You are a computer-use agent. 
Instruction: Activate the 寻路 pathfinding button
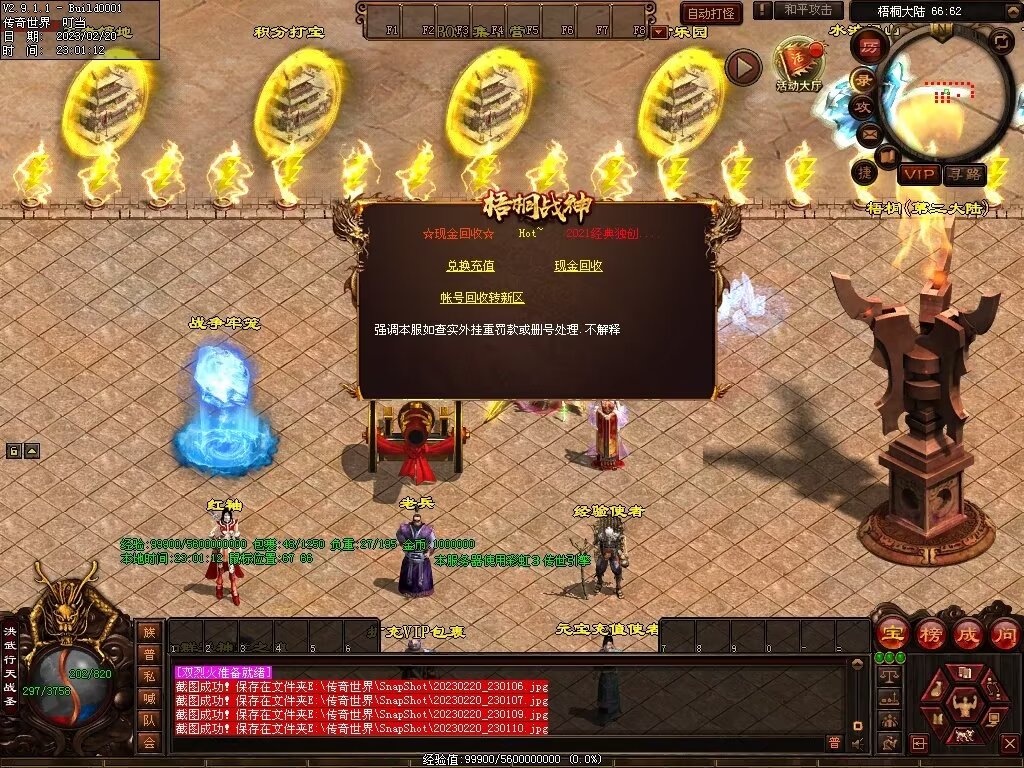[964, 175]
